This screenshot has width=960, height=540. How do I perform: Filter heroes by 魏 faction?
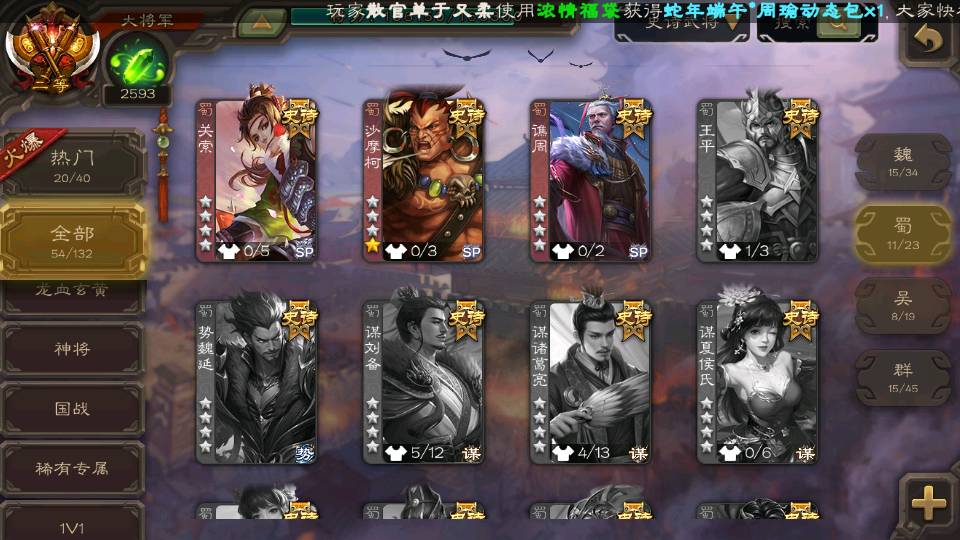tap(902, 161)
